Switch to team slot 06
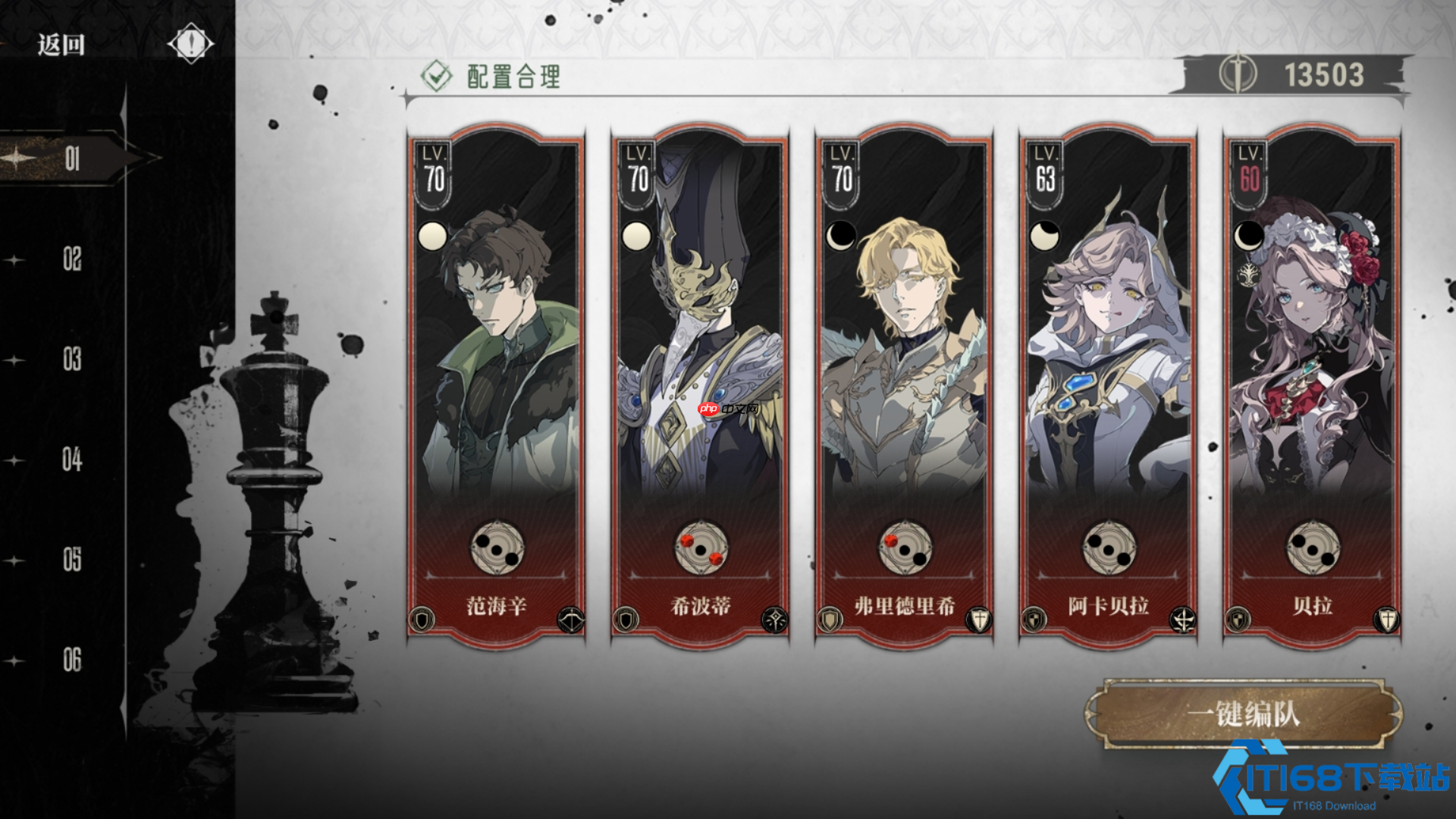This screenshot has height=819, width=1456. (x=71, y=661)
